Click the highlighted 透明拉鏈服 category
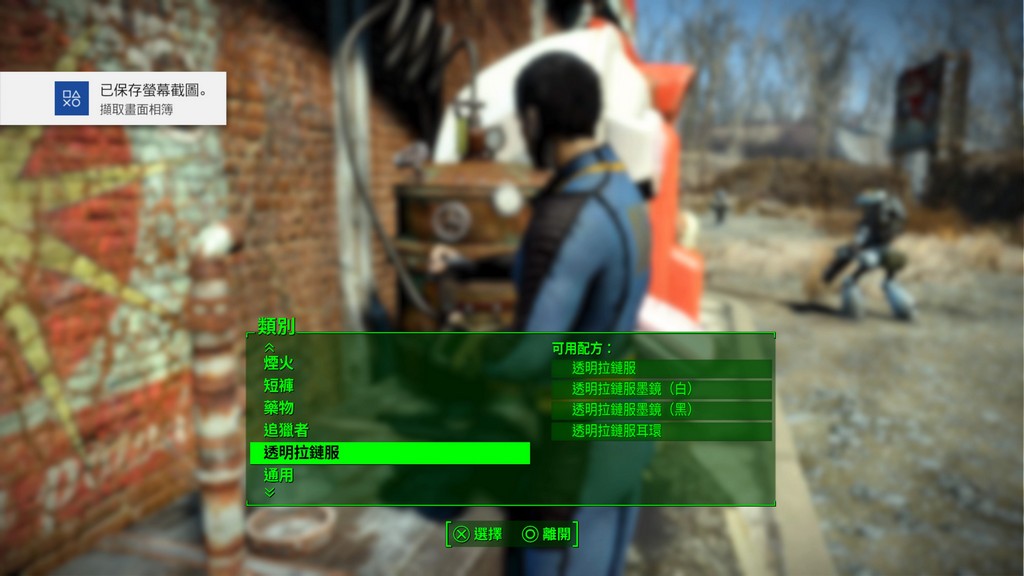 389,453
